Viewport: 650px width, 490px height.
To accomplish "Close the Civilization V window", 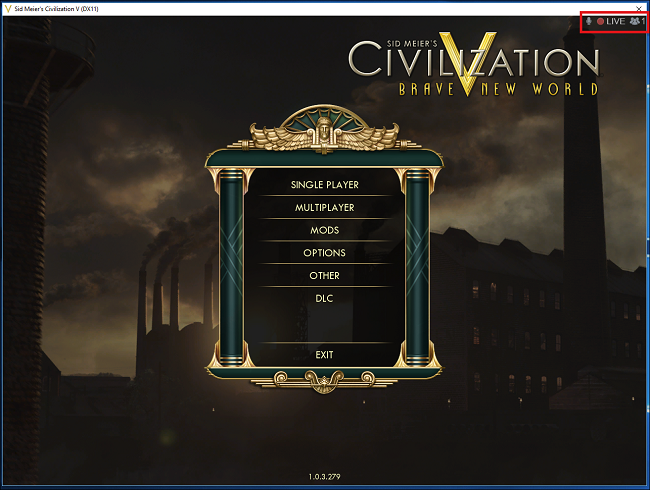I will pos(639,7).
